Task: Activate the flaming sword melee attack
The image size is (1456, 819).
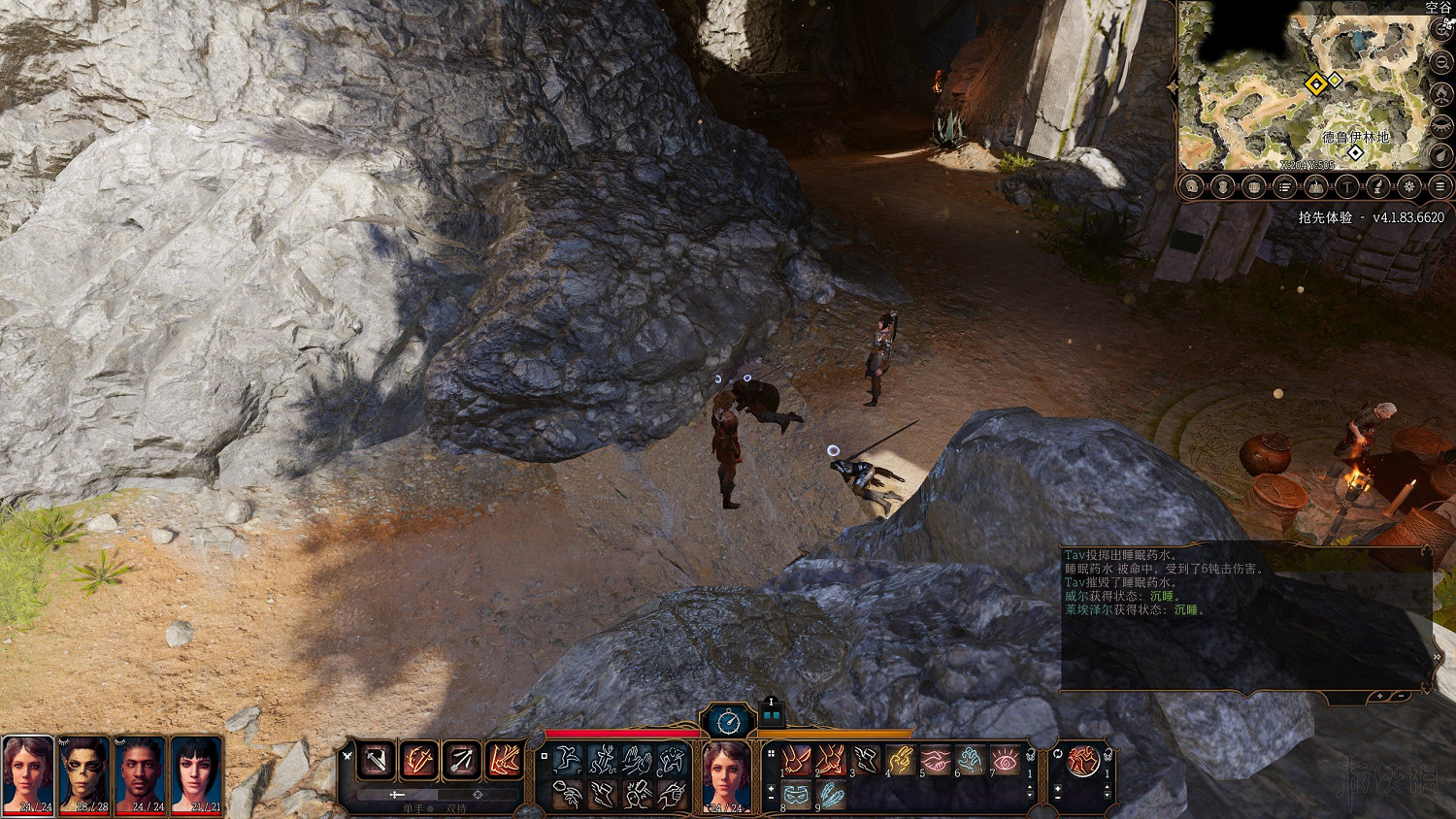Action: tap(418, 760)
